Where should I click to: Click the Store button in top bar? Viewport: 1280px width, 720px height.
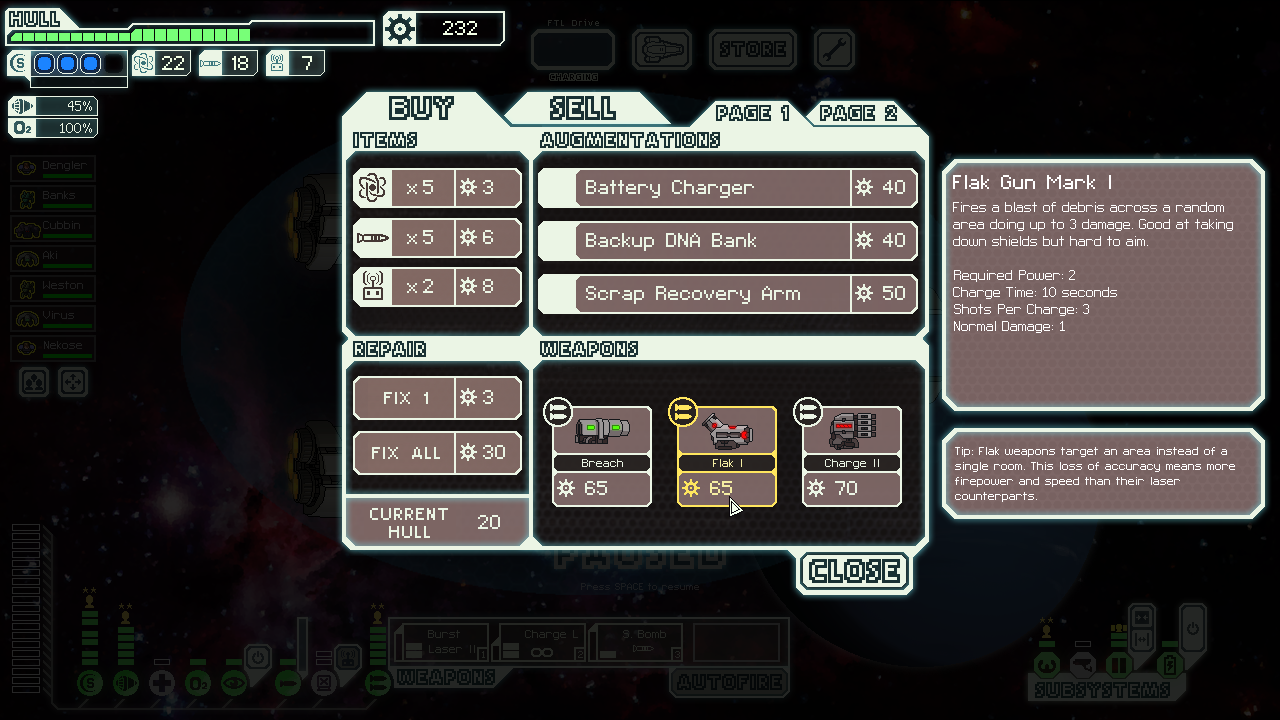[753, 49]
